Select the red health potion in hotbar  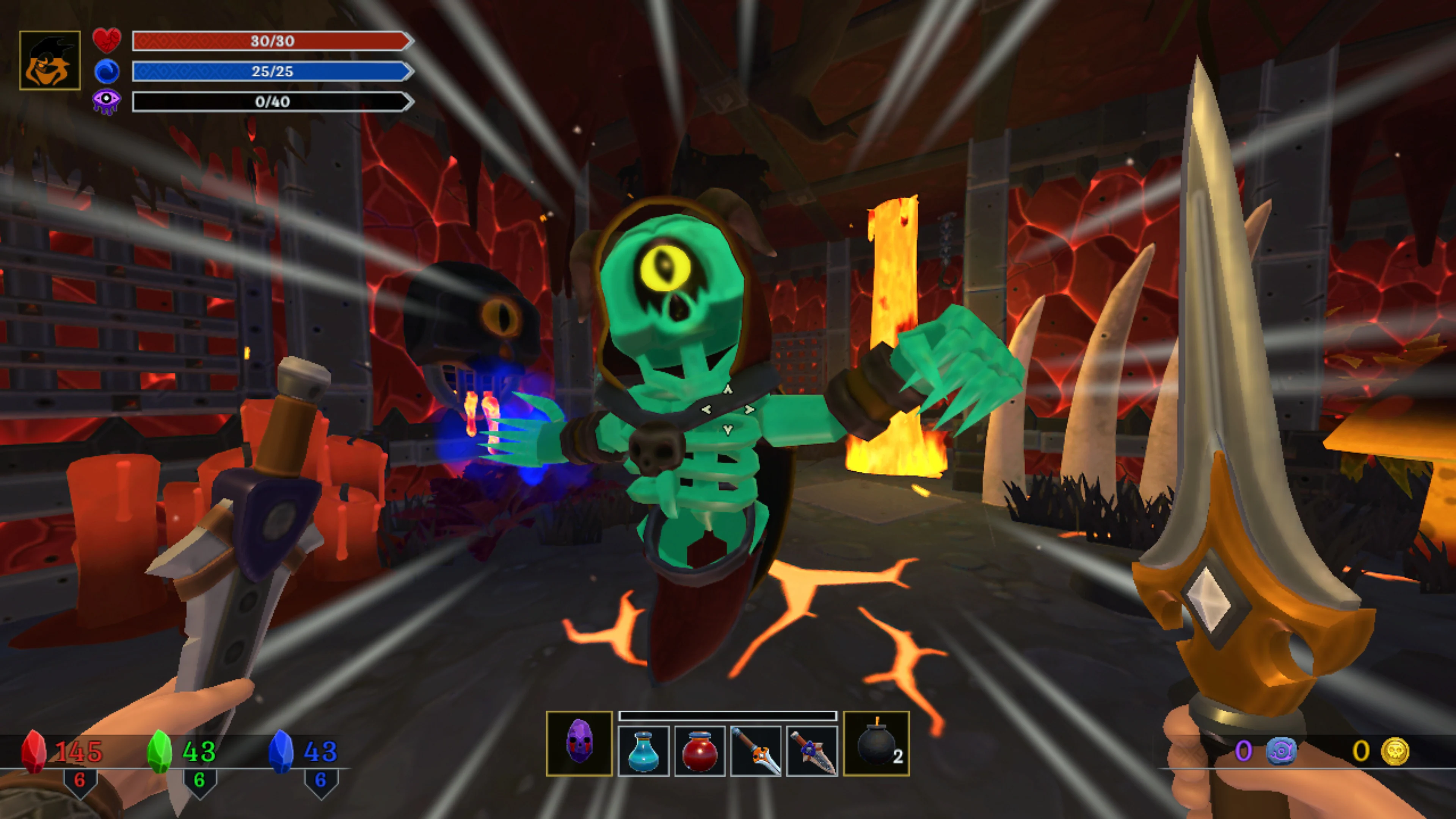coord(700,749)
